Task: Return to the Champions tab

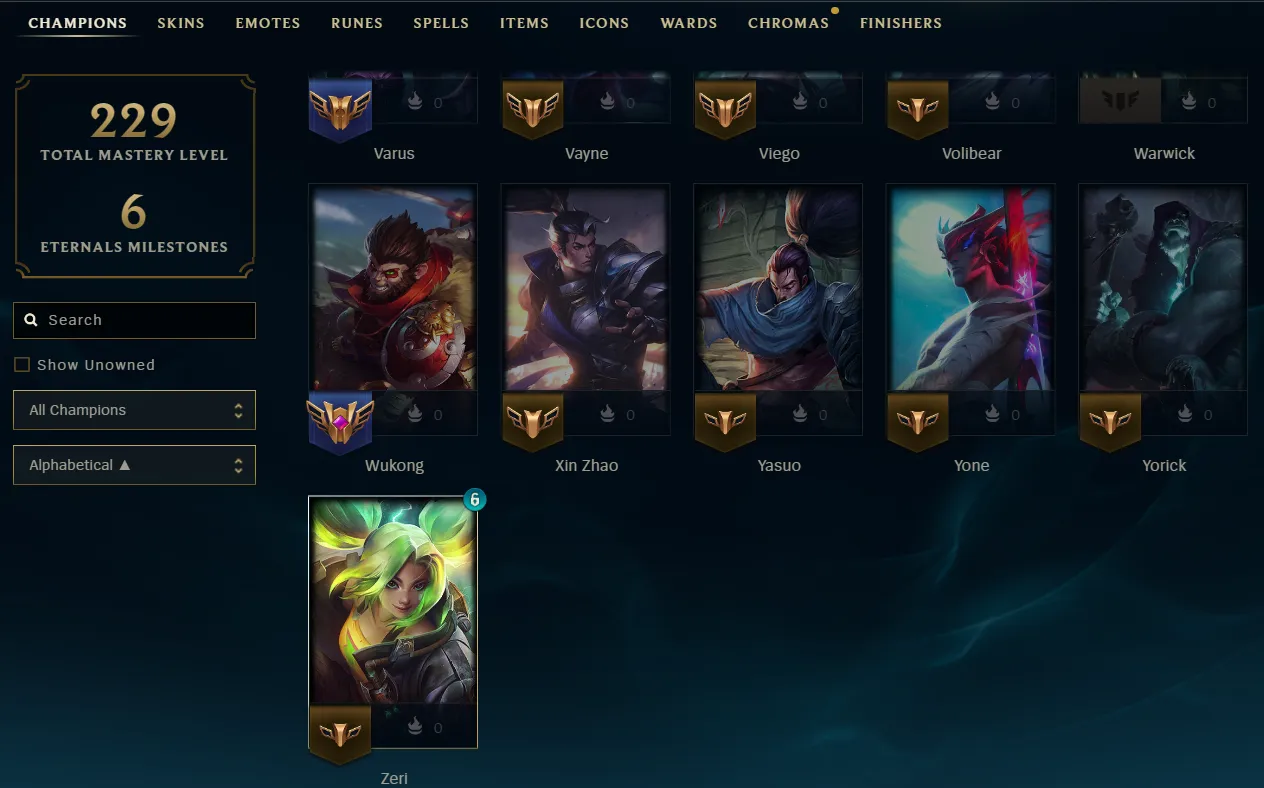Action: pos(77,23)
